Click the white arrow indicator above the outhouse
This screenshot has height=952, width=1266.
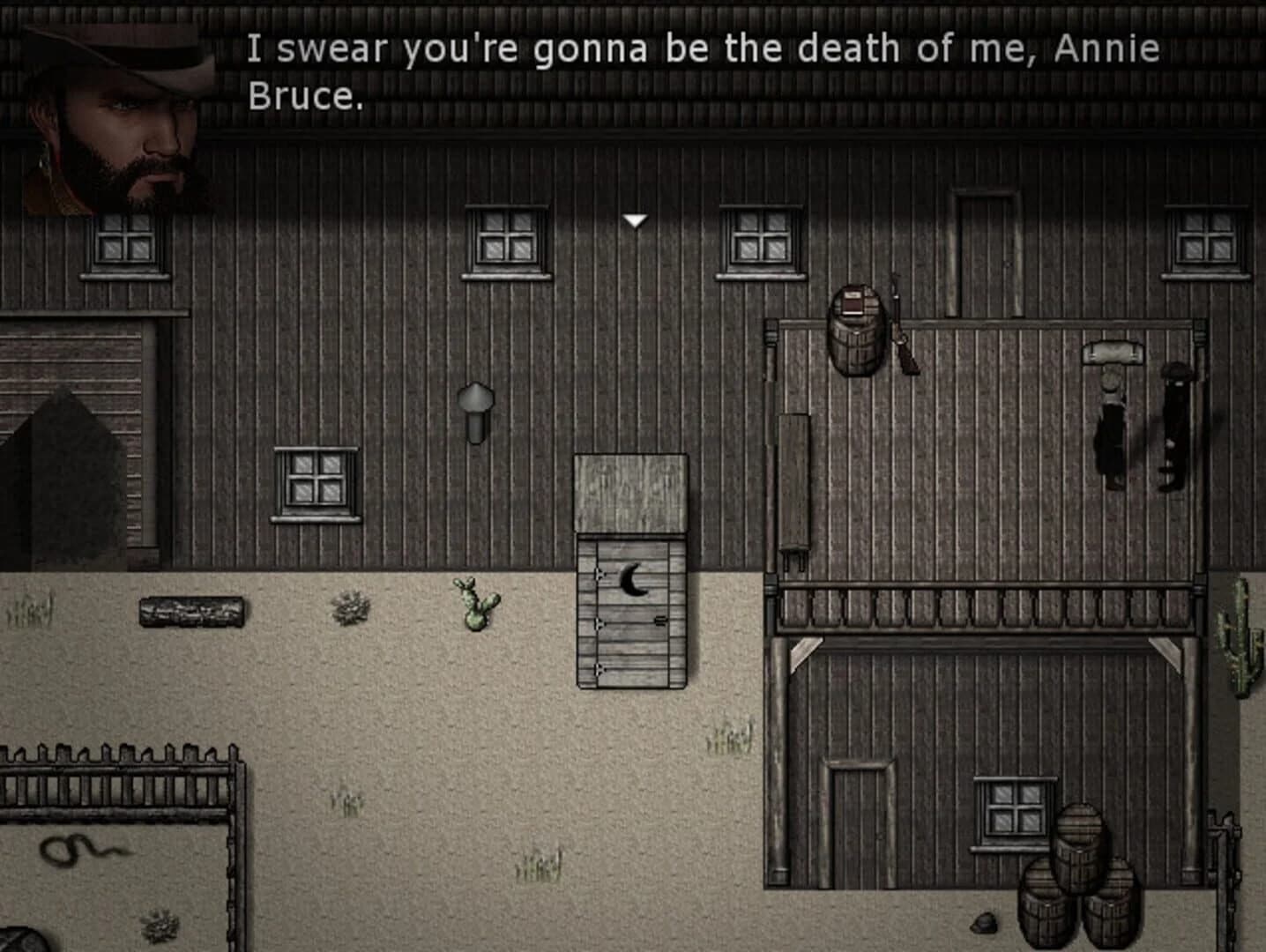[635, 219]
